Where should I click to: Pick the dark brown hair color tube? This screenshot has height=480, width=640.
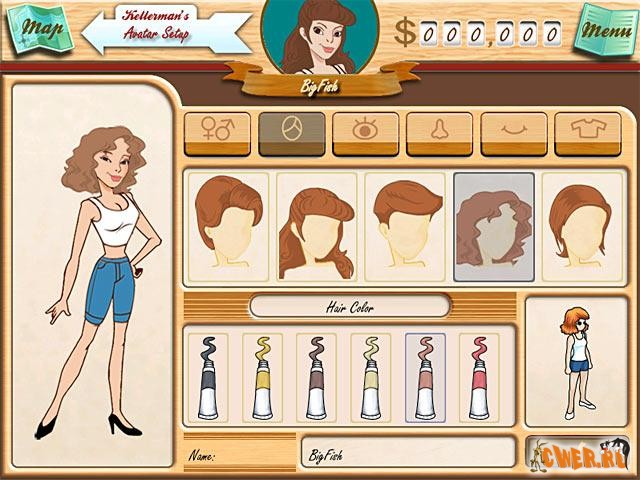pos(317,377)
